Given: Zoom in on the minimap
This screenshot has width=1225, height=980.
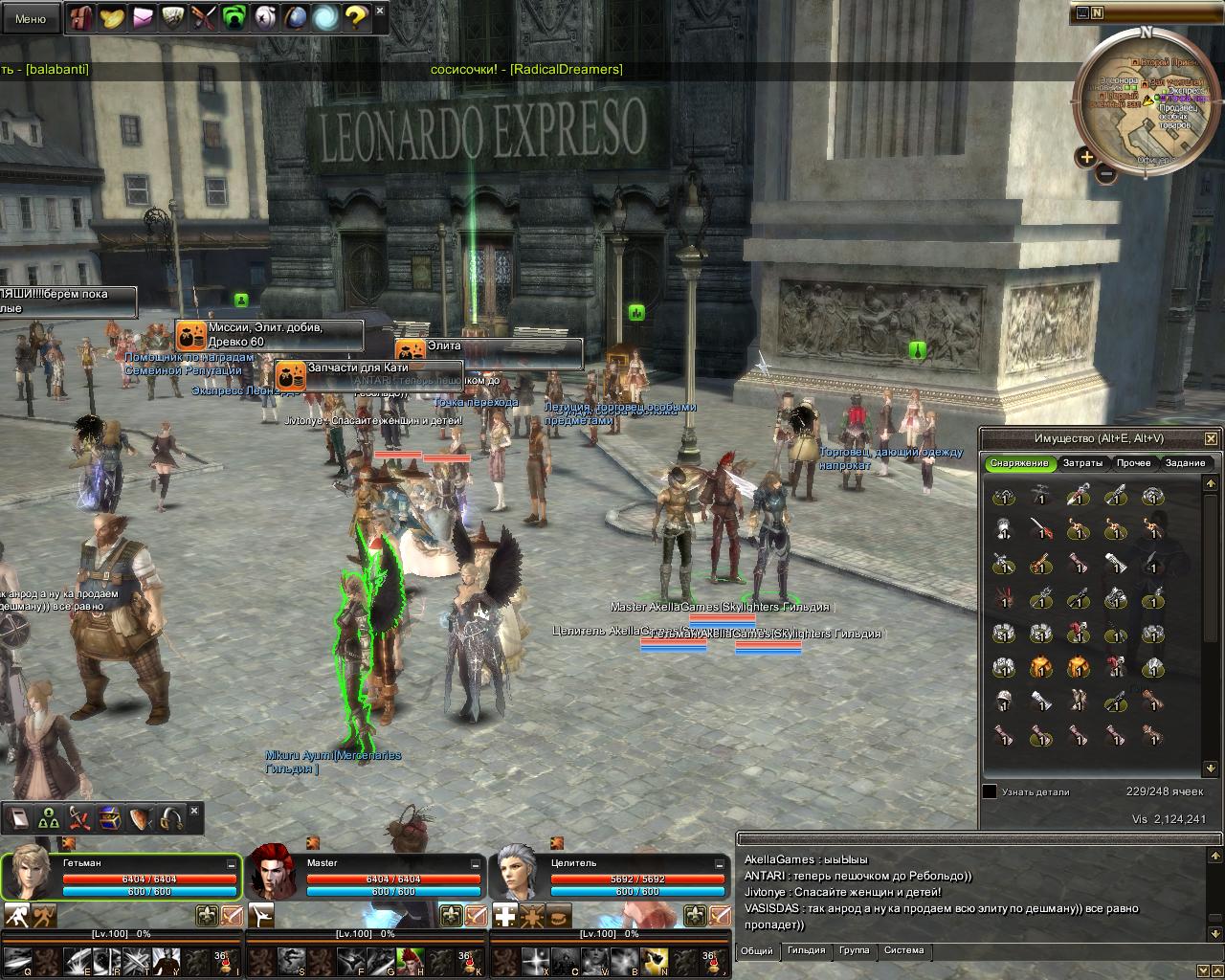Looking at the screenshot, I should [x=1086, y=156].
